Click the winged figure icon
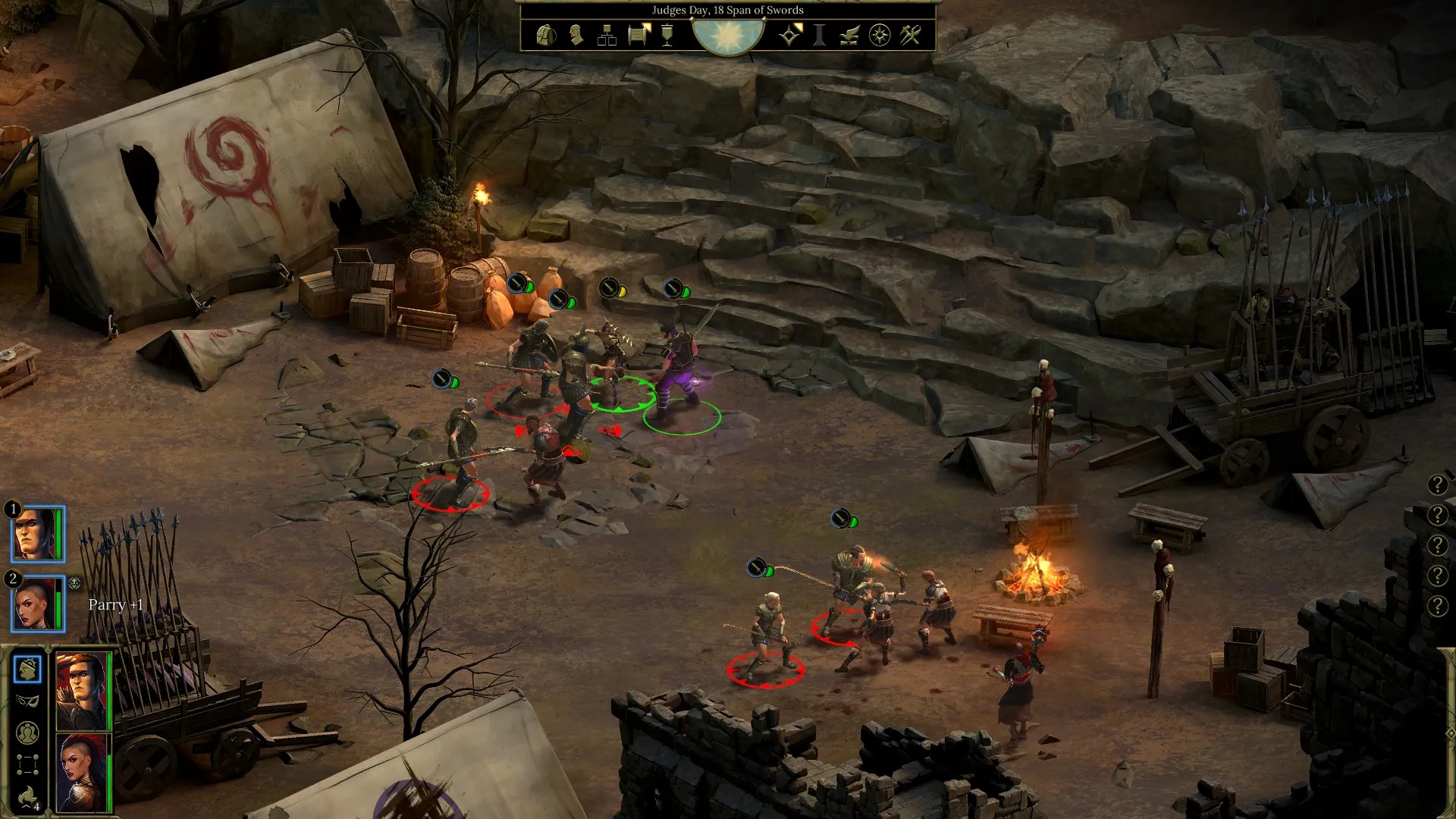This screenshot has width=1456, height=819. pos(849,35)
